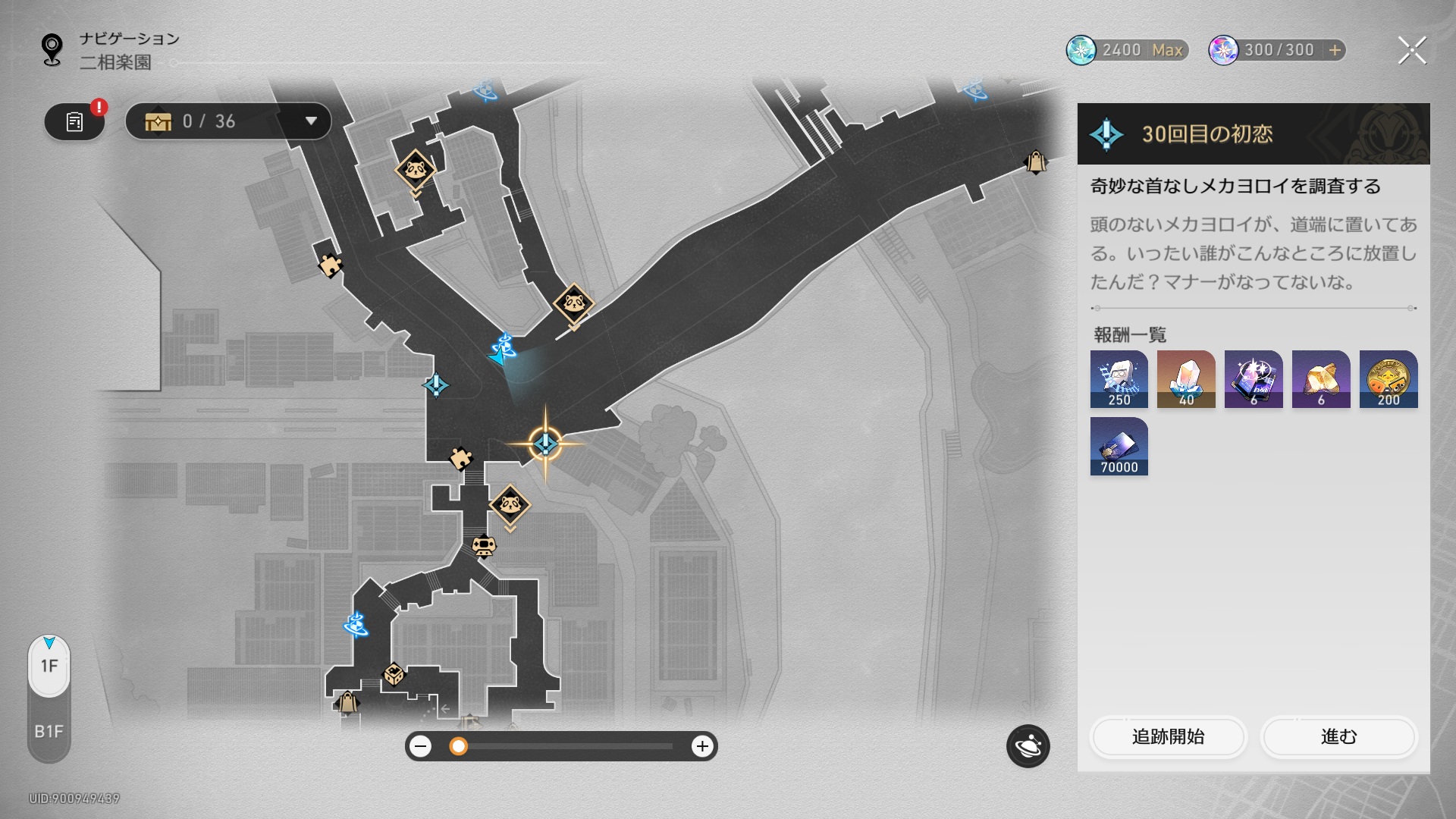Image resolution: width=1456 pixels, height=819 pixels.
Task: Close the navigation map screen
Action: (1411, 51)
